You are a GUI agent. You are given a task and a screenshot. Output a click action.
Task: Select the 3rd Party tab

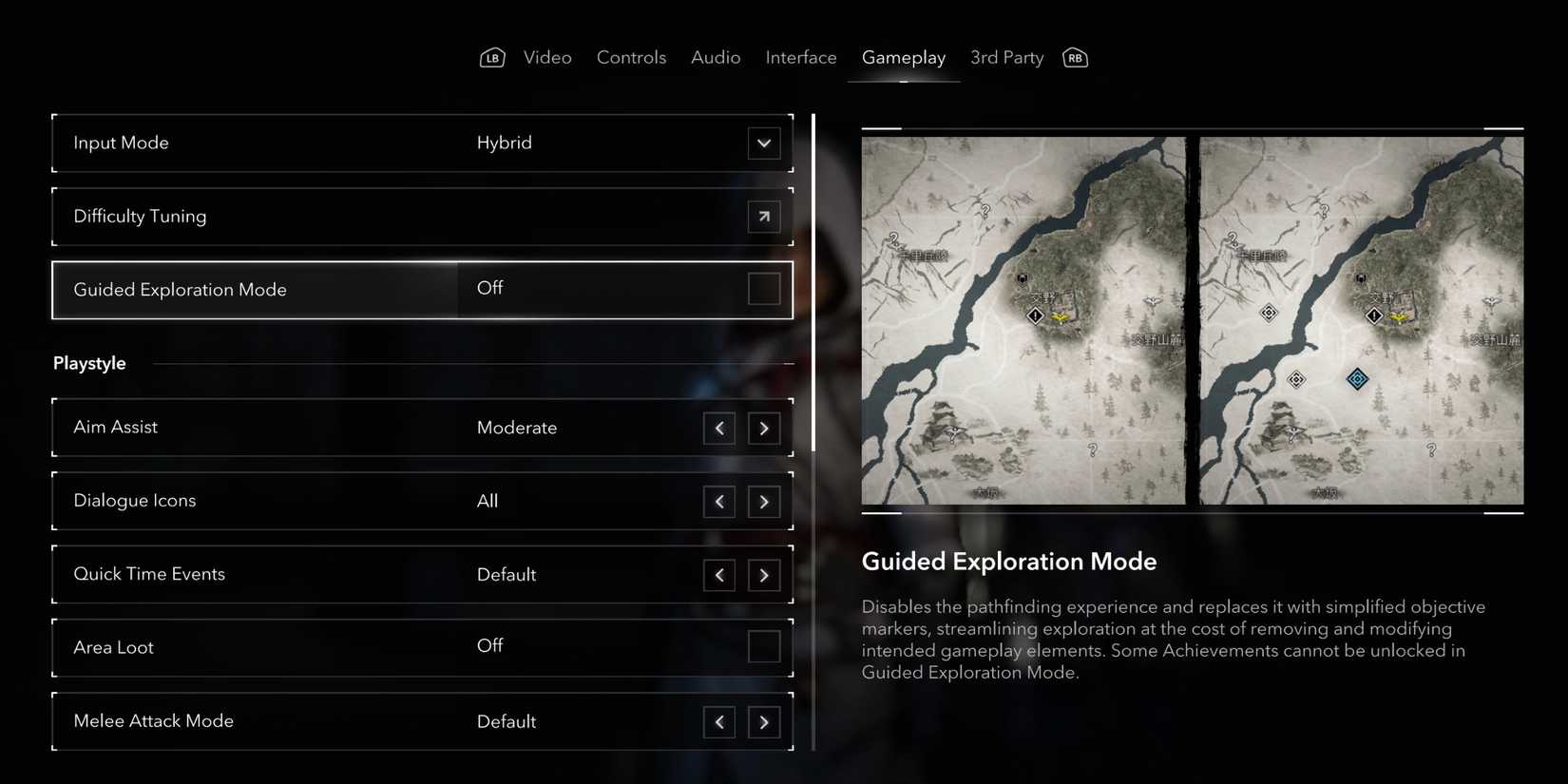(1006, 57)
